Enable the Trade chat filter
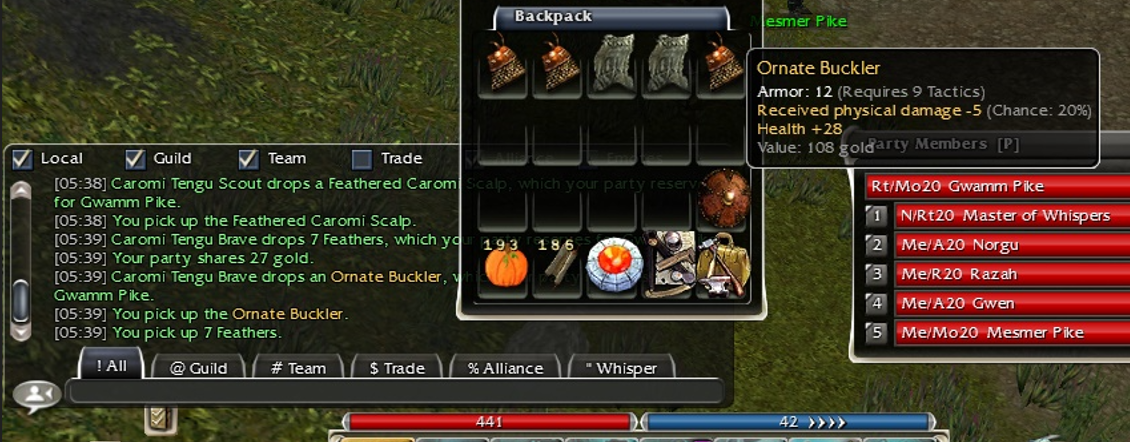The image size is (1130, 442). (362, 159)
